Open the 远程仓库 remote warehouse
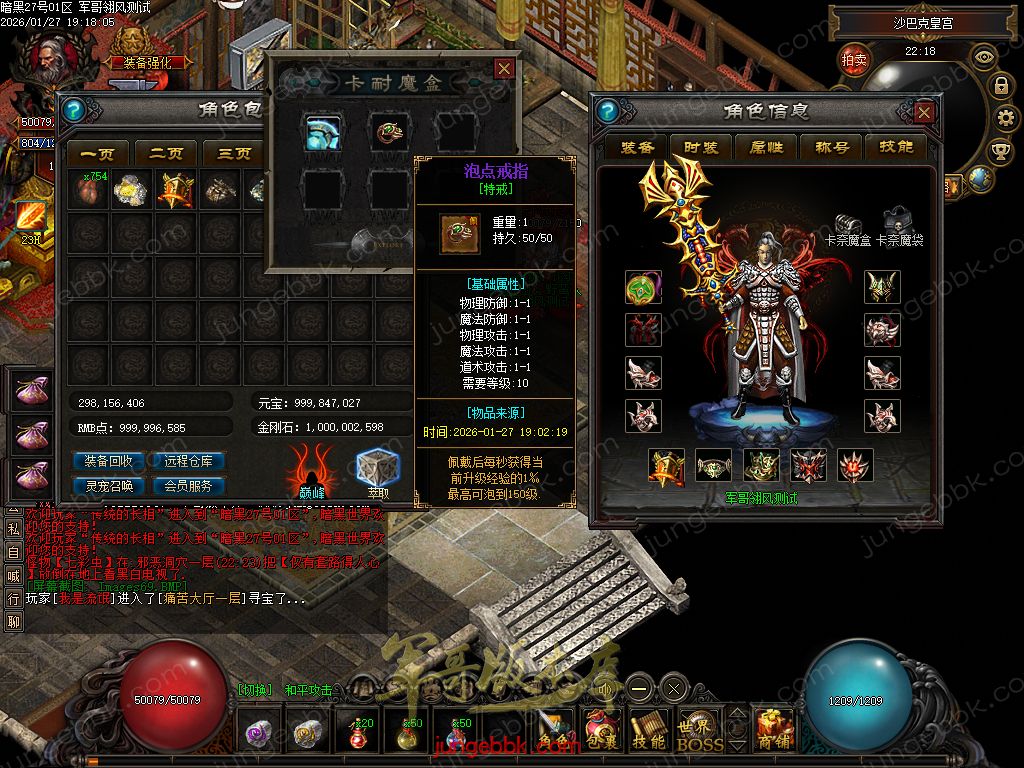This screenshot has height=768, width=1024. (188, 462)
